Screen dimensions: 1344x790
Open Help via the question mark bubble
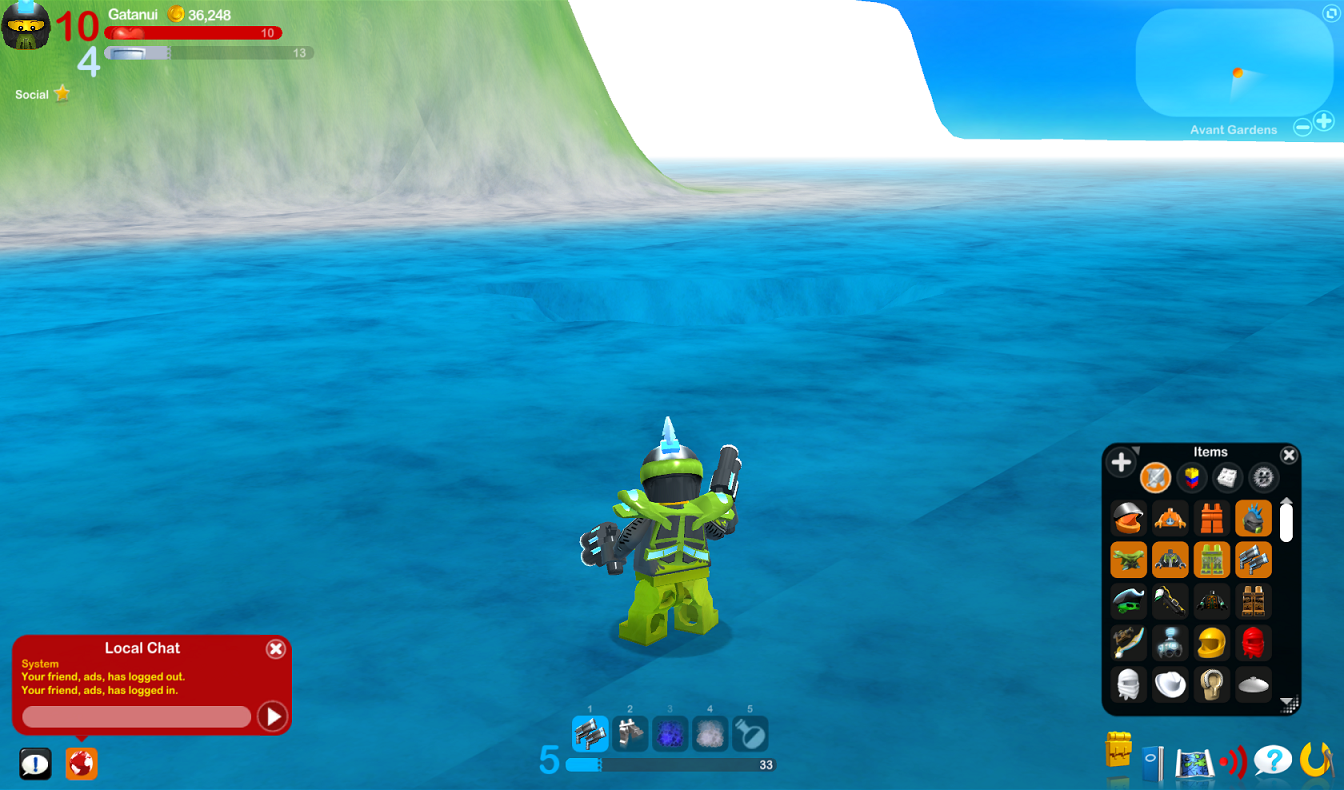point(1272,760)
